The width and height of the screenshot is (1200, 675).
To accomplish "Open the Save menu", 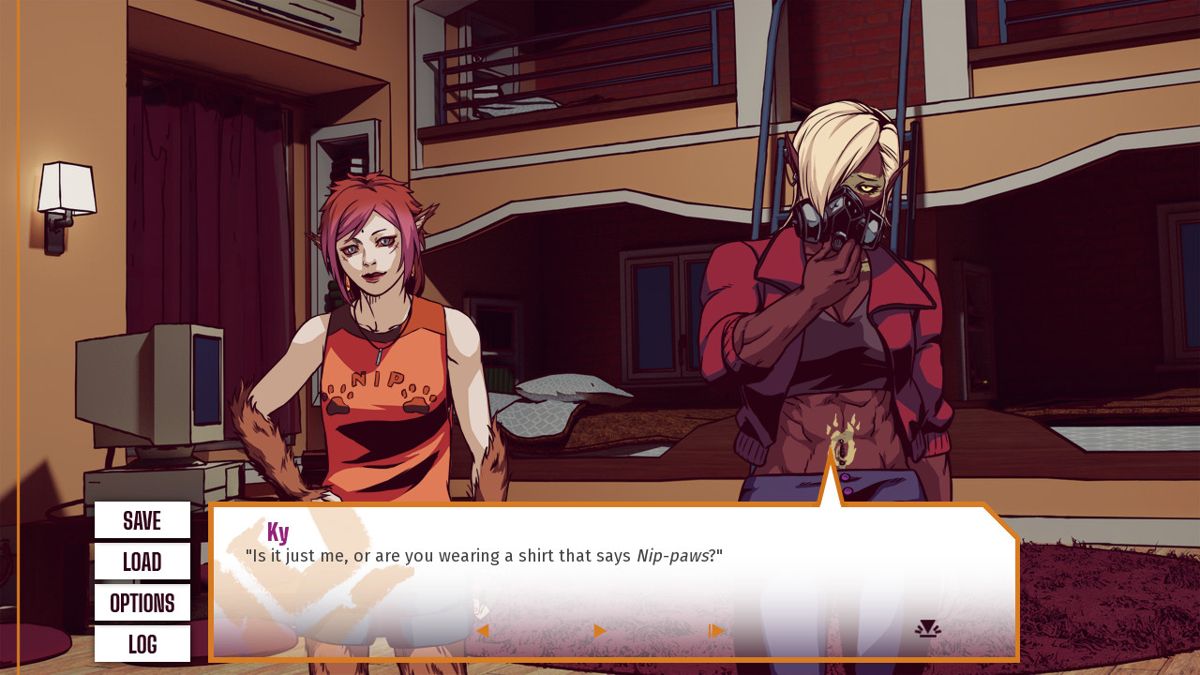I will coord(142,520).
